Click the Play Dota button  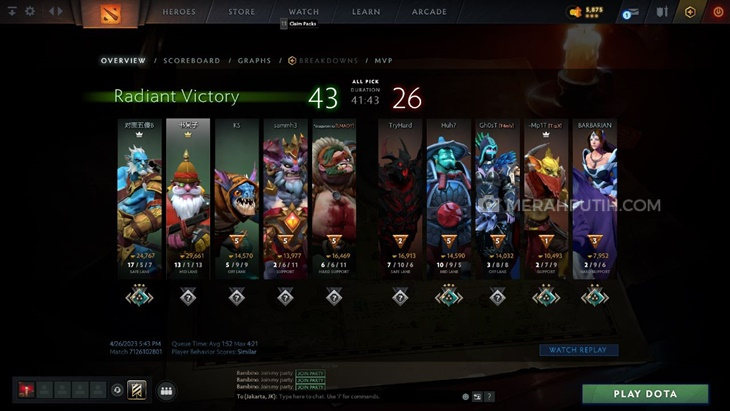(645, 394)
